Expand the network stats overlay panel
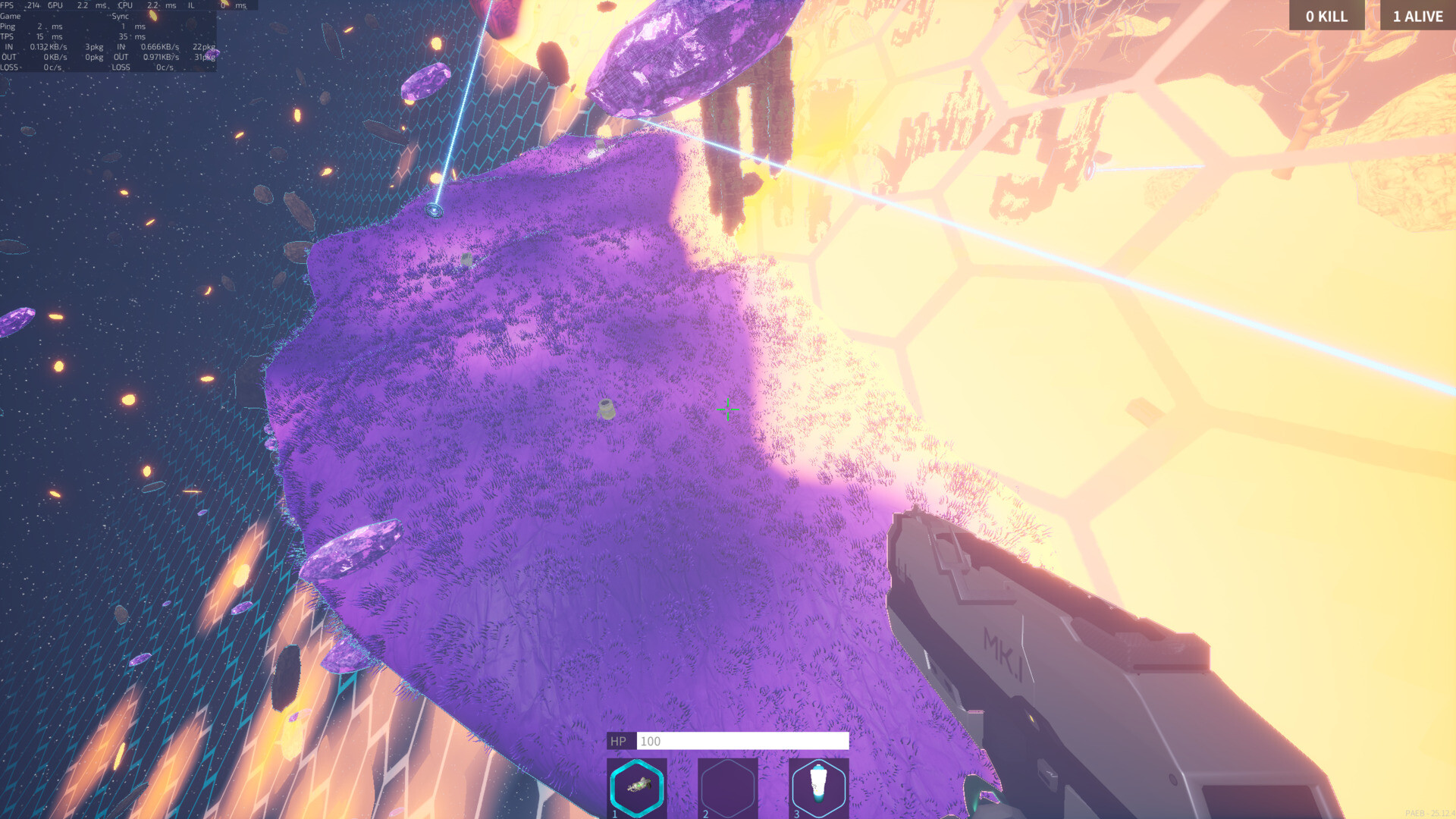Viewport: 1456px width, 819px height. [110, 36]
